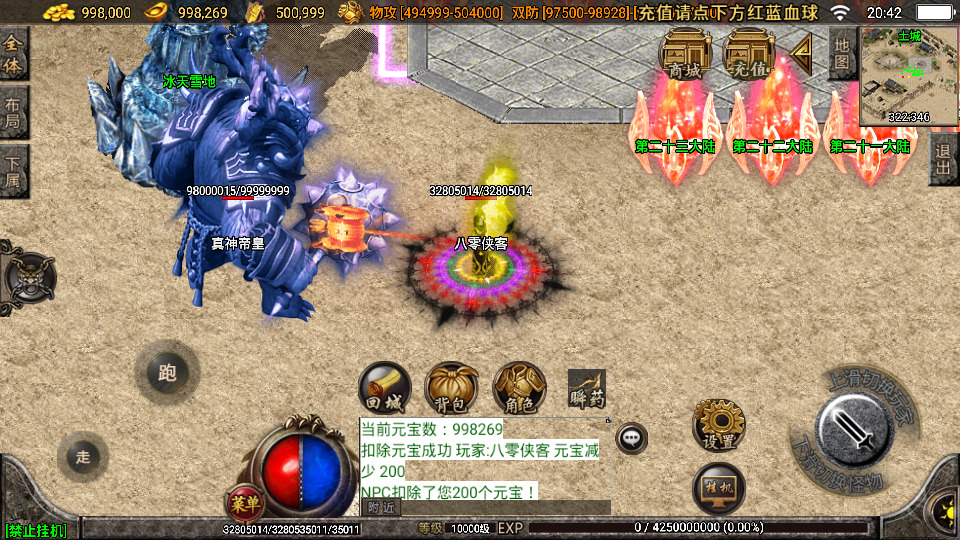Screen dimensions: 960x540
Task: Open the 充值 recharge screen
Action: (749, 52)
